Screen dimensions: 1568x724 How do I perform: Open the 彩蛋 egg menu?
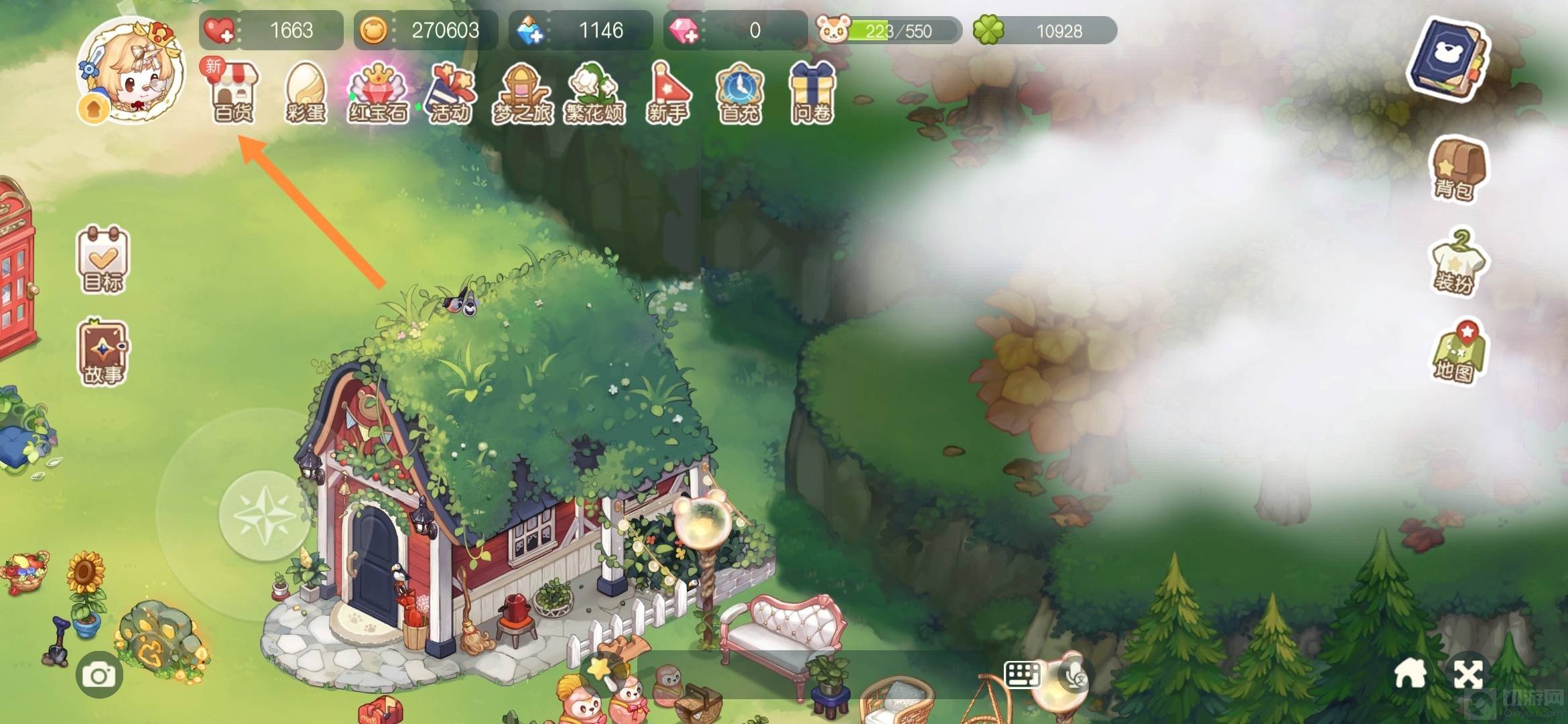coord(306,93)
